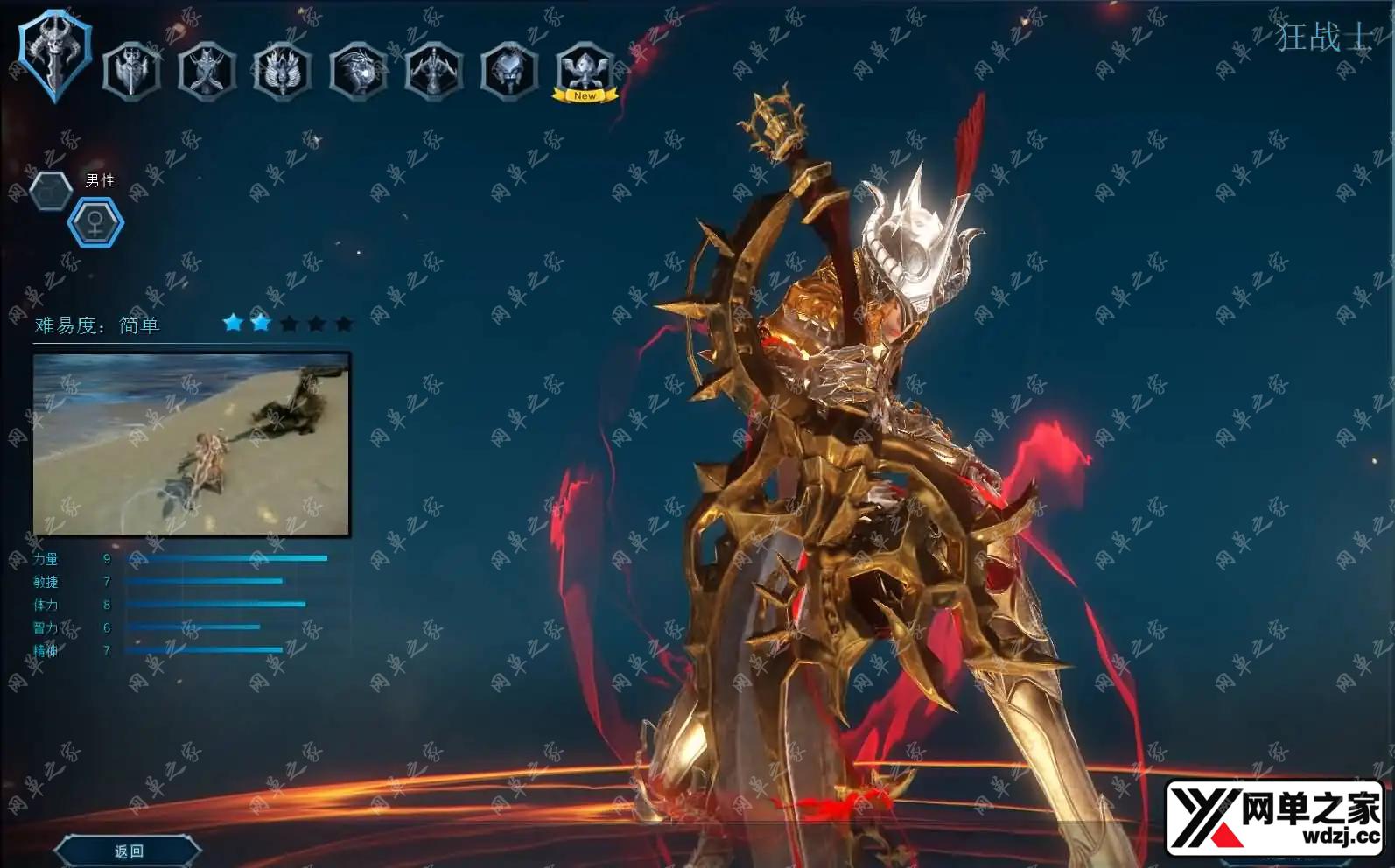Choose the shield and sword class icon
The width and height of the screenshot is (1395, 868).
coord(131,71)
